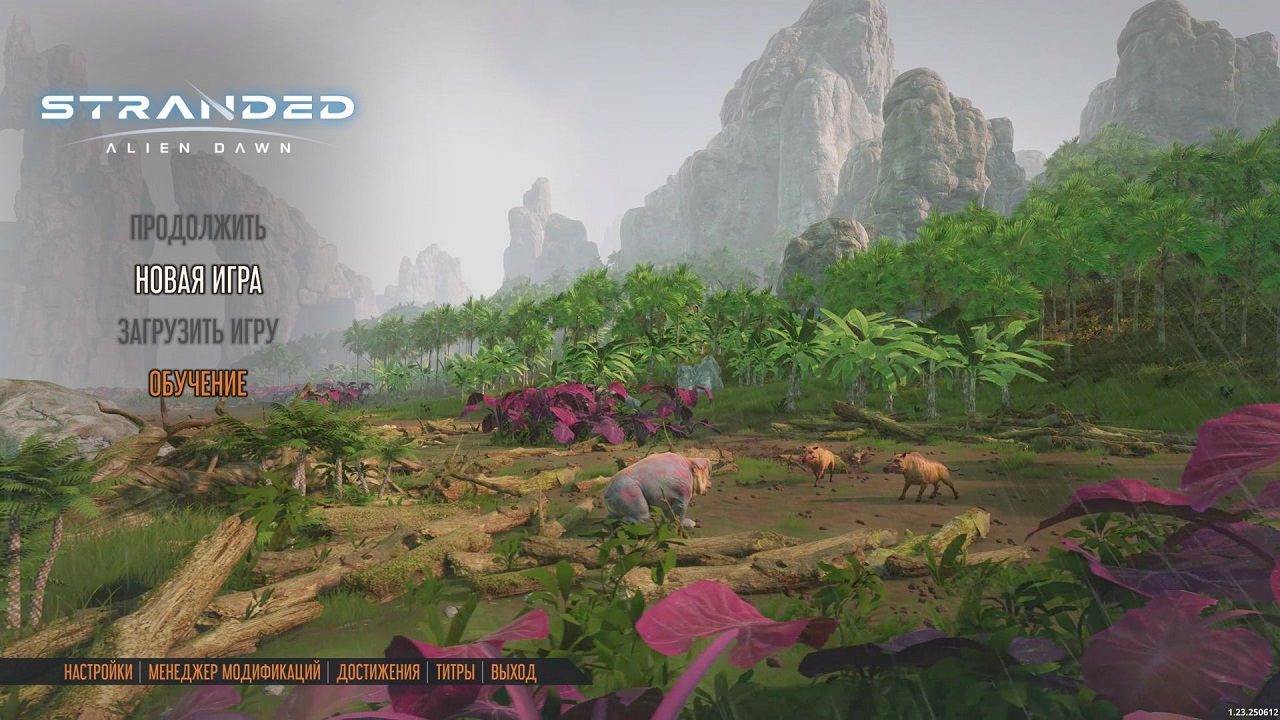Show the Достижения achievements screen
The height and width of the screenshot is (720, 1280).
pyautogui.click(x=378, y=672)
